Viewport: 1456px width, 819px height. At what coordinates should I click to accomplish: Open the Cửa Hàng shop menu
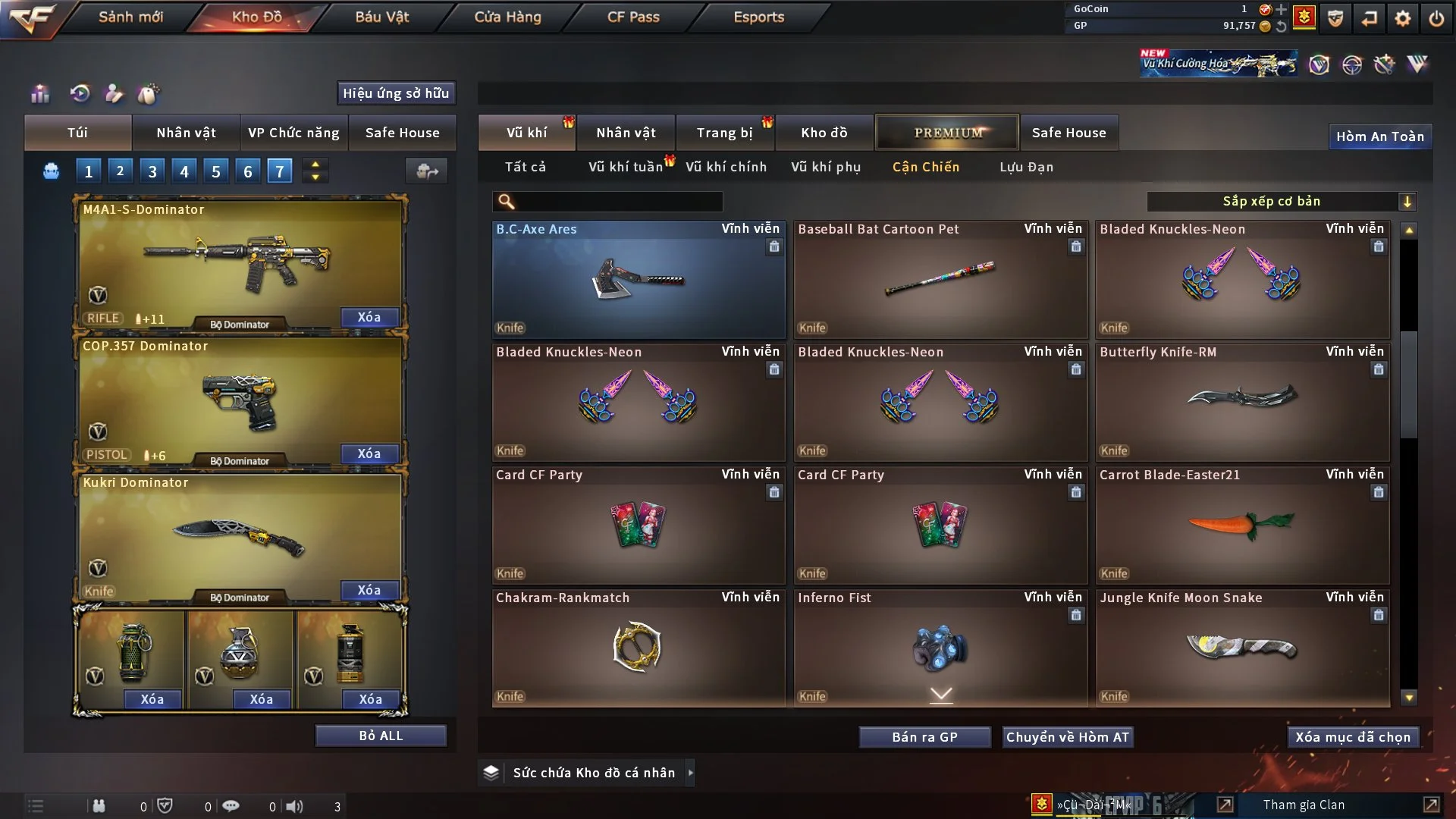pos(507,17)
